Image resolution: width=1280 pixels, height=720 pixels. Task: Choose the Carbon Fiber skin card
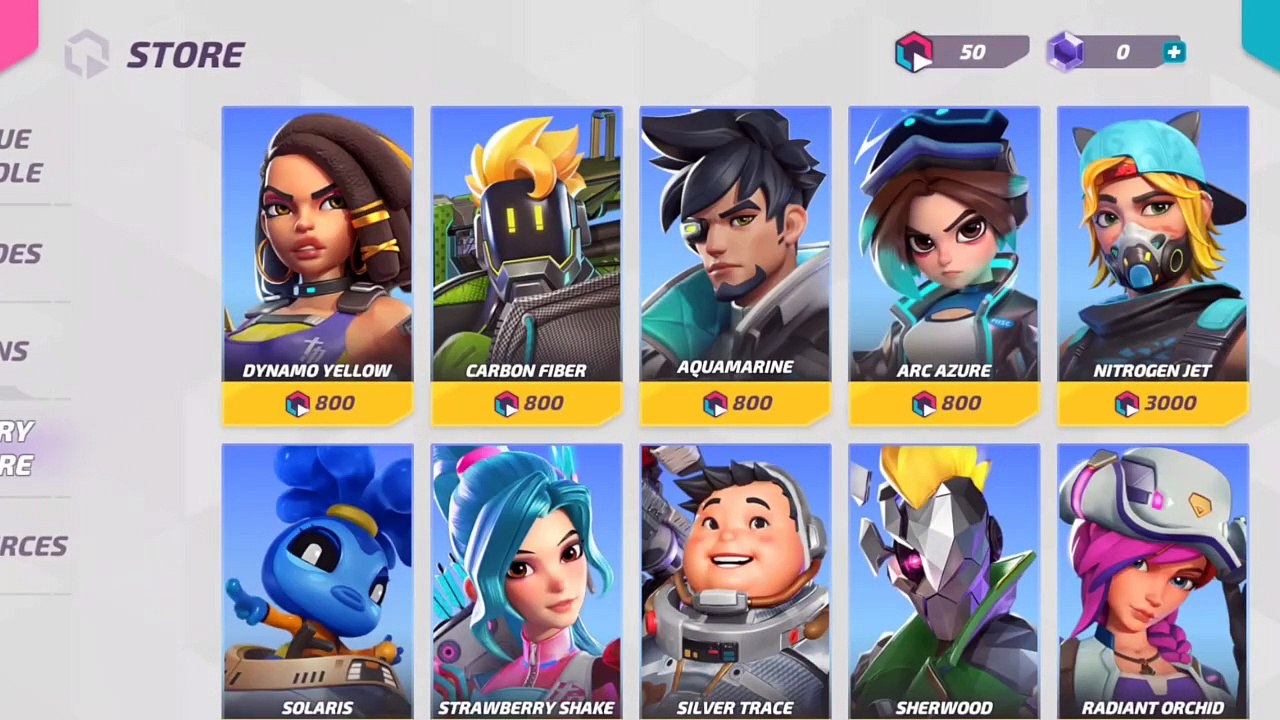(526, 245)
